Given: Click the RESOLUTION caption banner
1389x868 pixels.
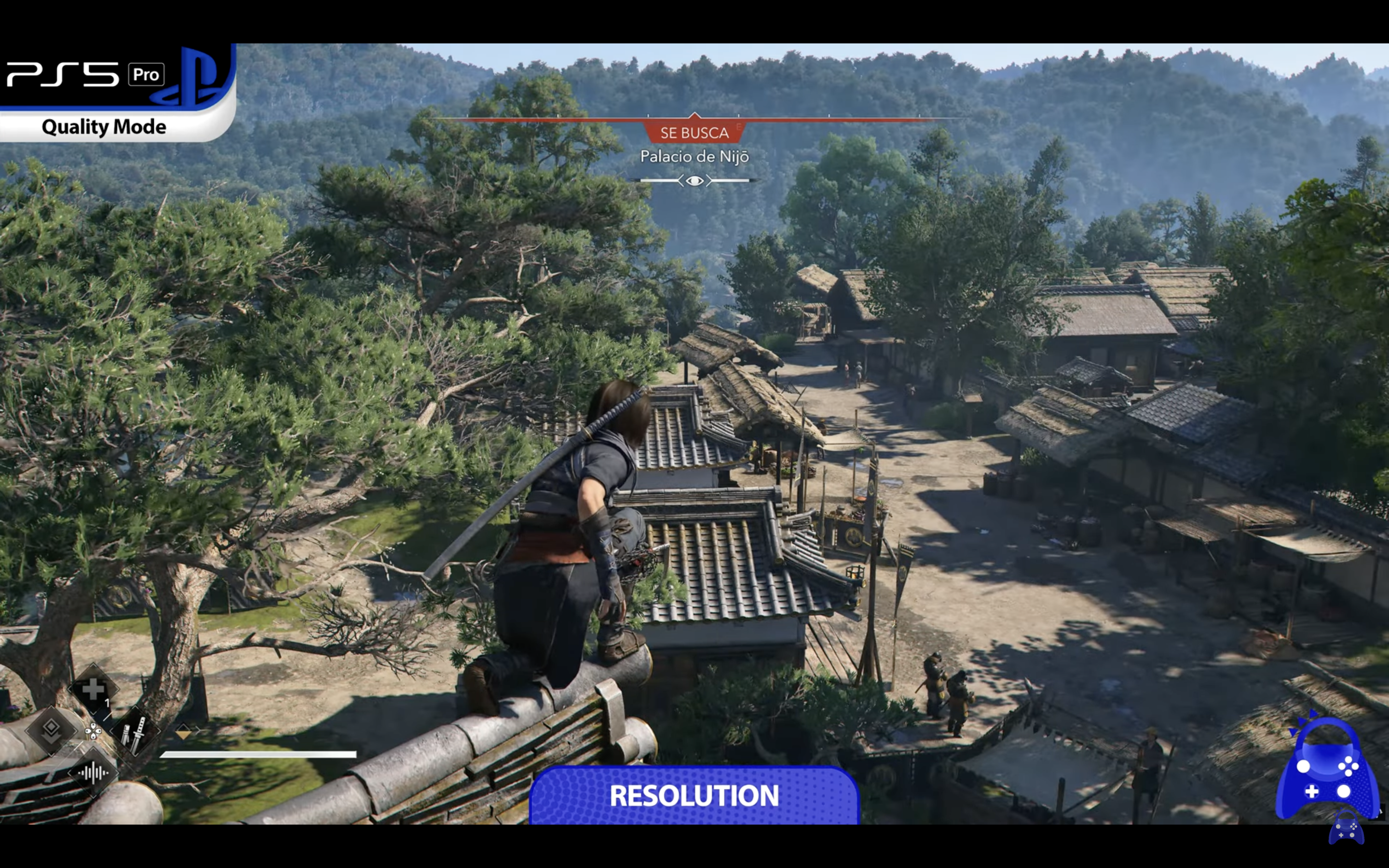Looking at the screenshot, I should 694,796.
